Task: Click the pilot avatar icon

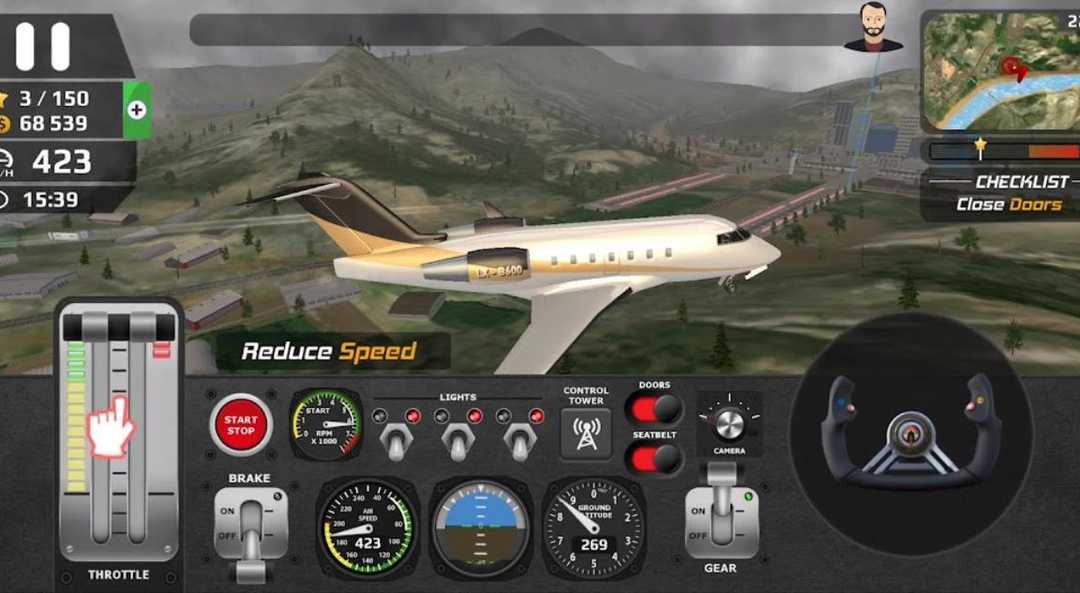Action: [x=872, y=27]
